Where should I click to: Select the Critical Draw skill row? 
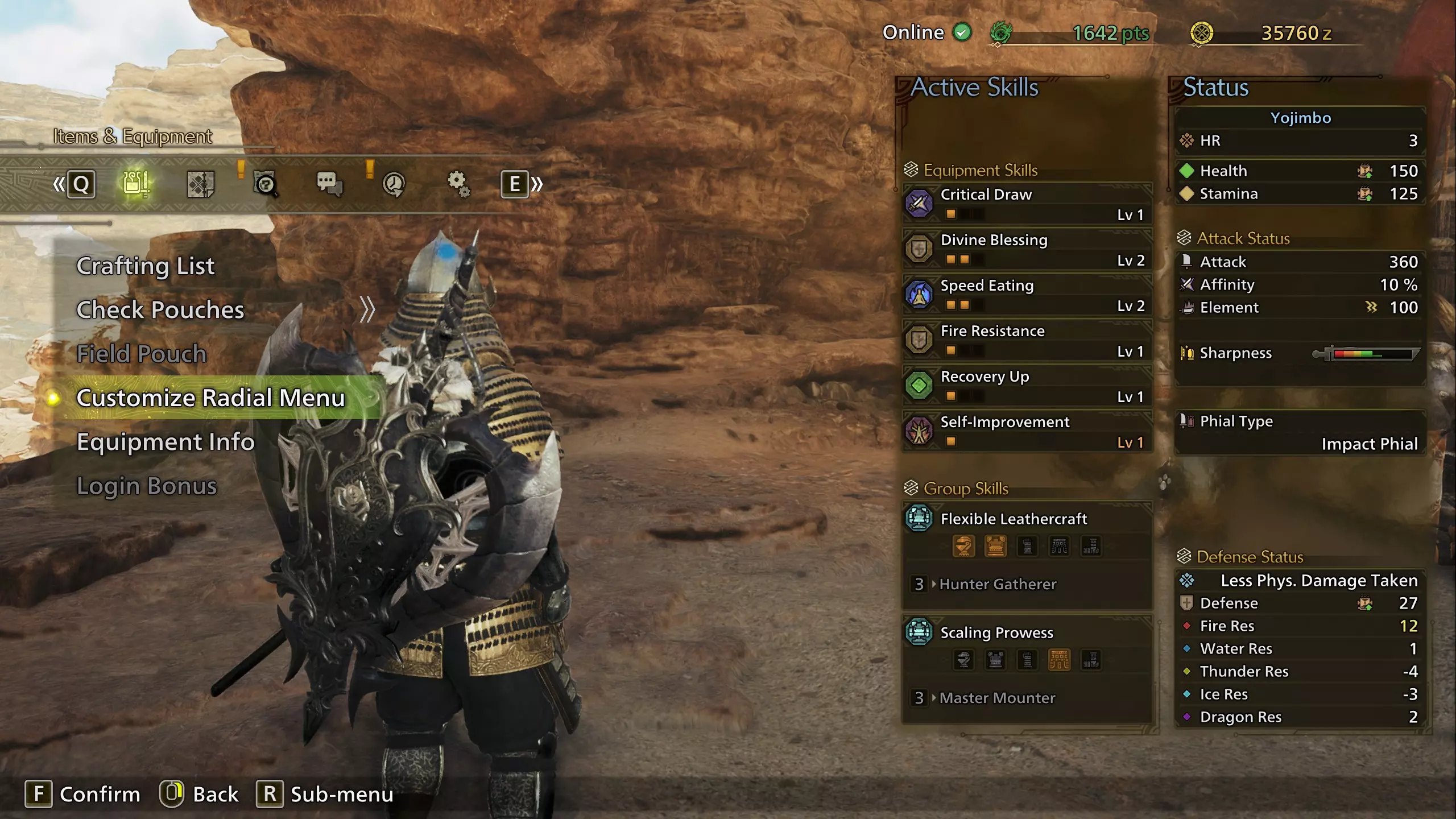tap(1027, 204)
